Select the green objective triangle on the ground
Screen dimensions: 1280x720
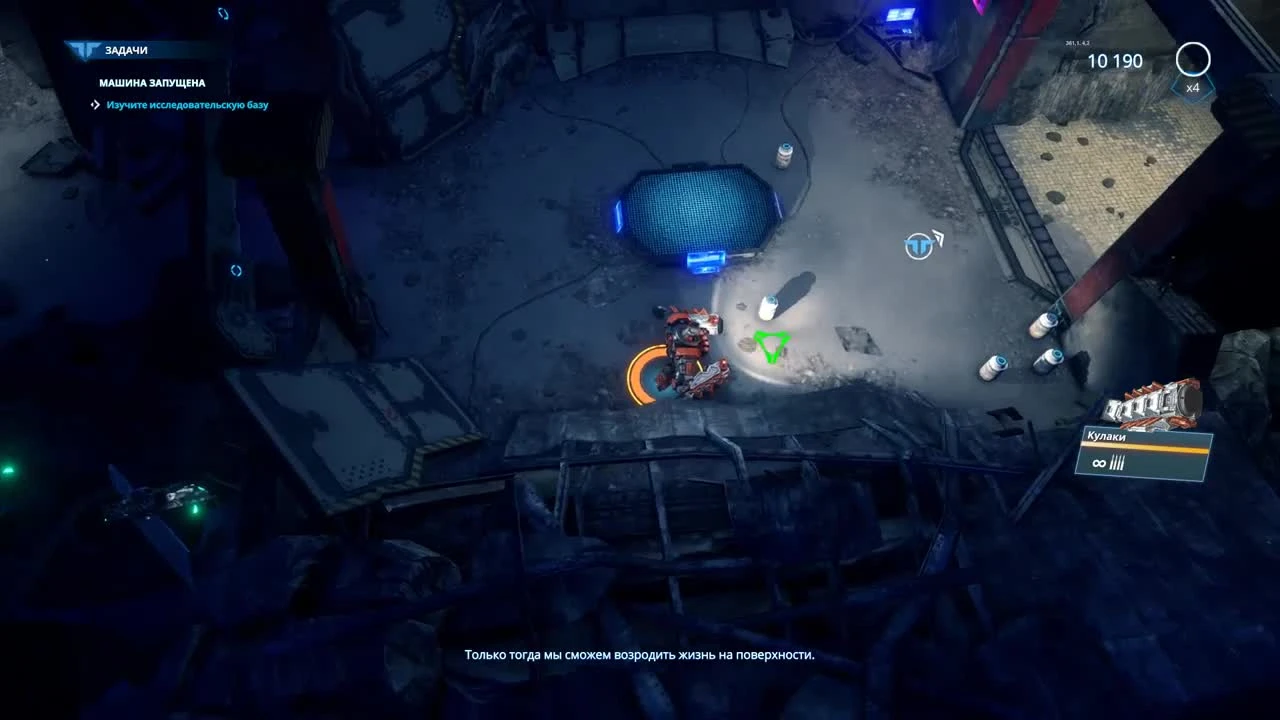click(770, 347)
